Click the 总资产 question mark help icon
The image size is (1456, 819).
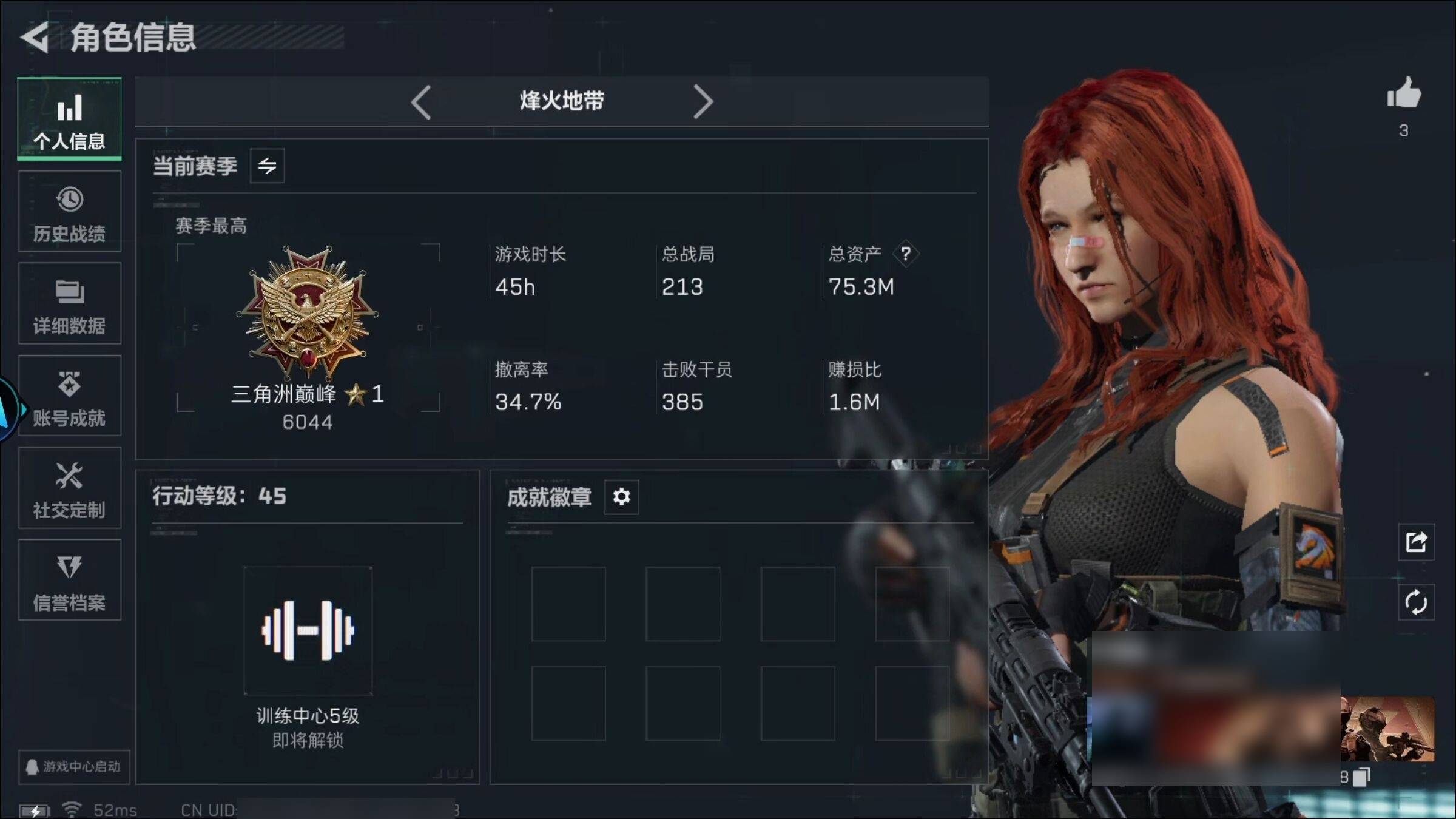[905, 254]
